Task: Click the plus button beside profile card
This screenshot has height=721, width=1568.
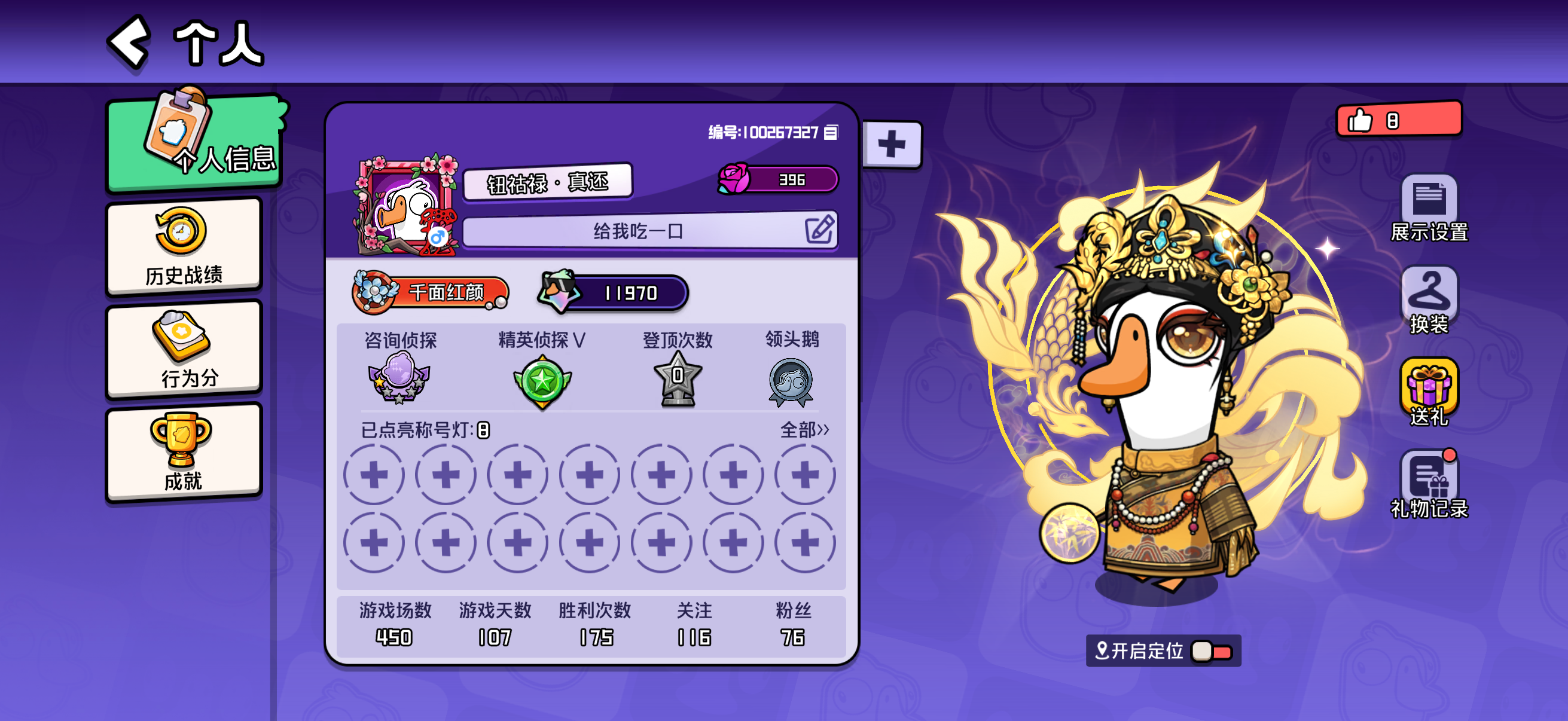Action: point(892,144)
